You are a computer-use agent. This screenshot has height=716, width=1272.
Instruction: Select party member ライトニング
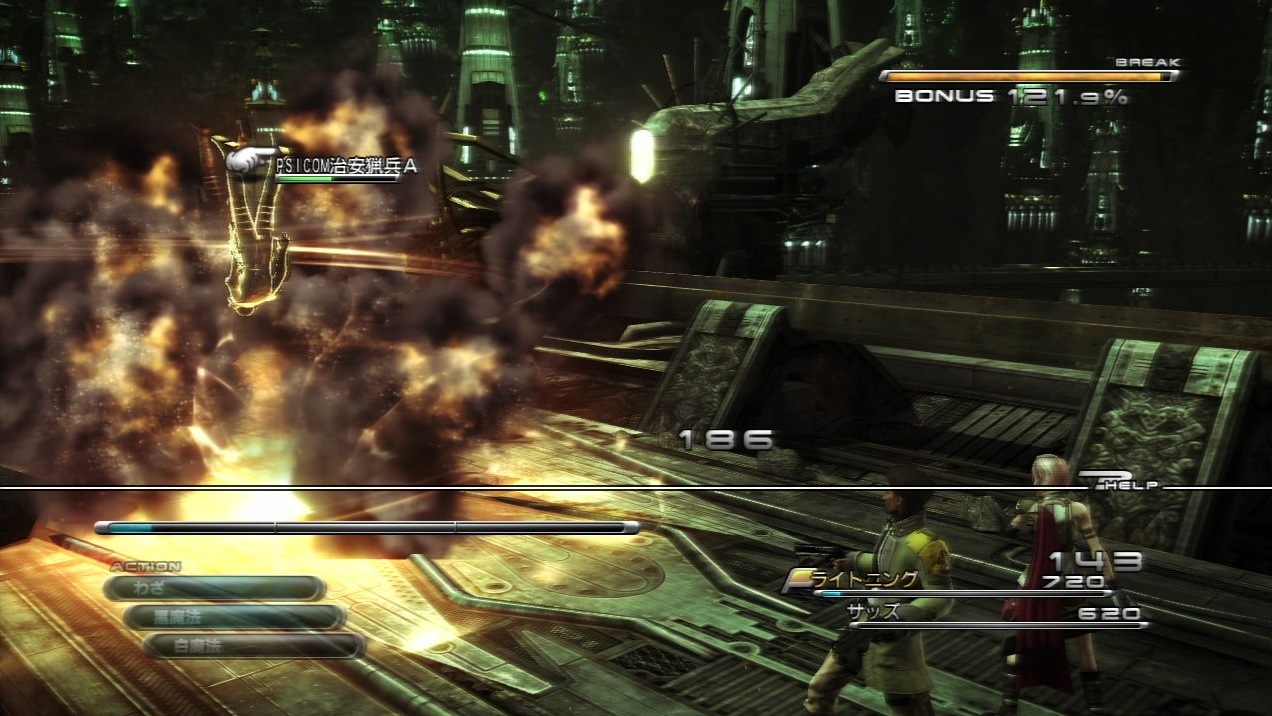(864, 580)
